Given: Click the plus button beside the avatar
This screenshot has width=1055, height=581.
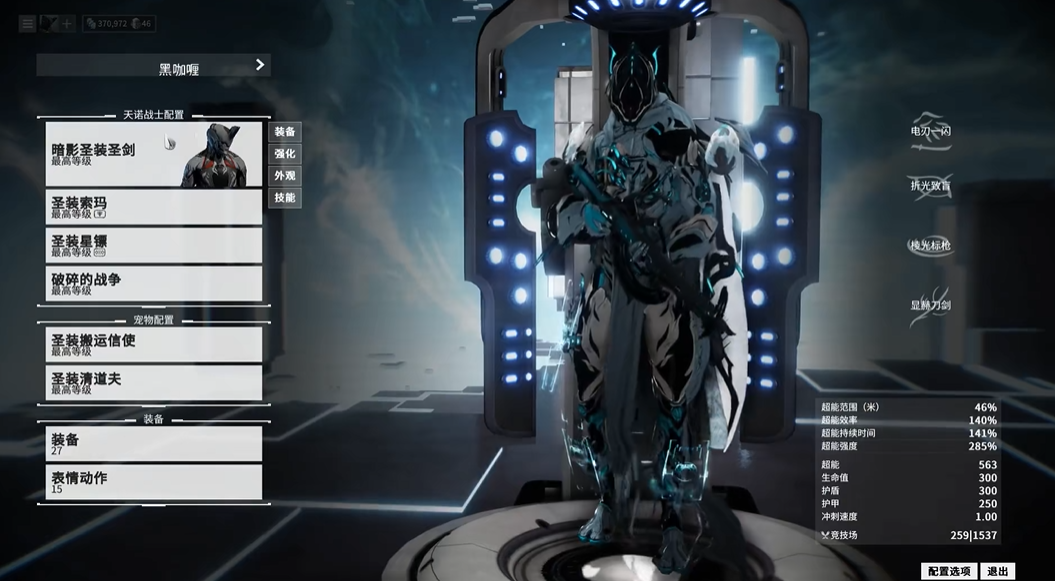Looking at the screenshot, I should (67, 23).
